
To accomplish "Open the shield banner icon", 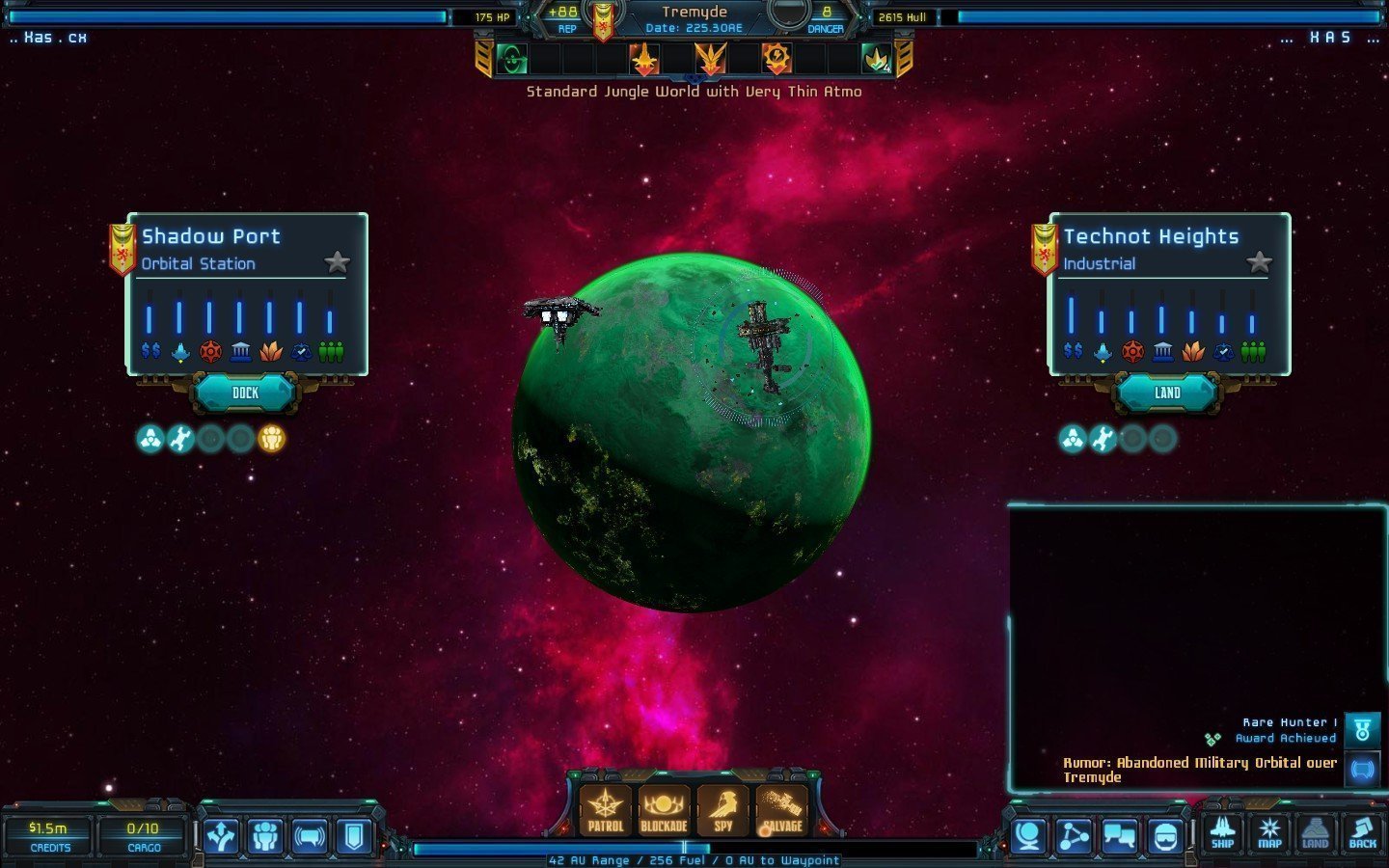I will click(354, 836).
